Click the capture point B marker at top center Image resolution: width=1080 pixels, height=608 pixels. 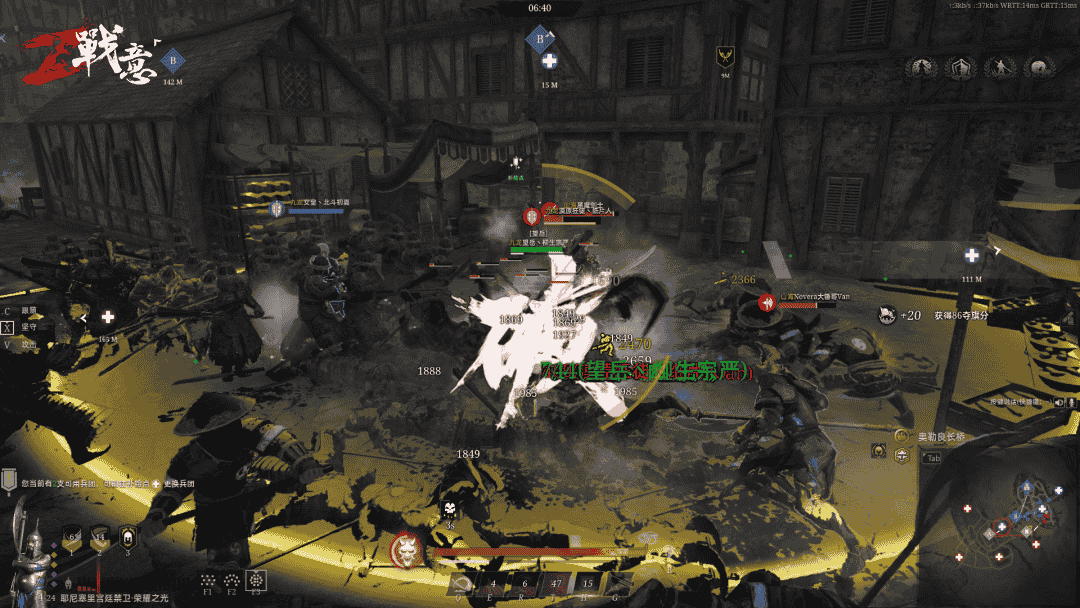point(540,41)
